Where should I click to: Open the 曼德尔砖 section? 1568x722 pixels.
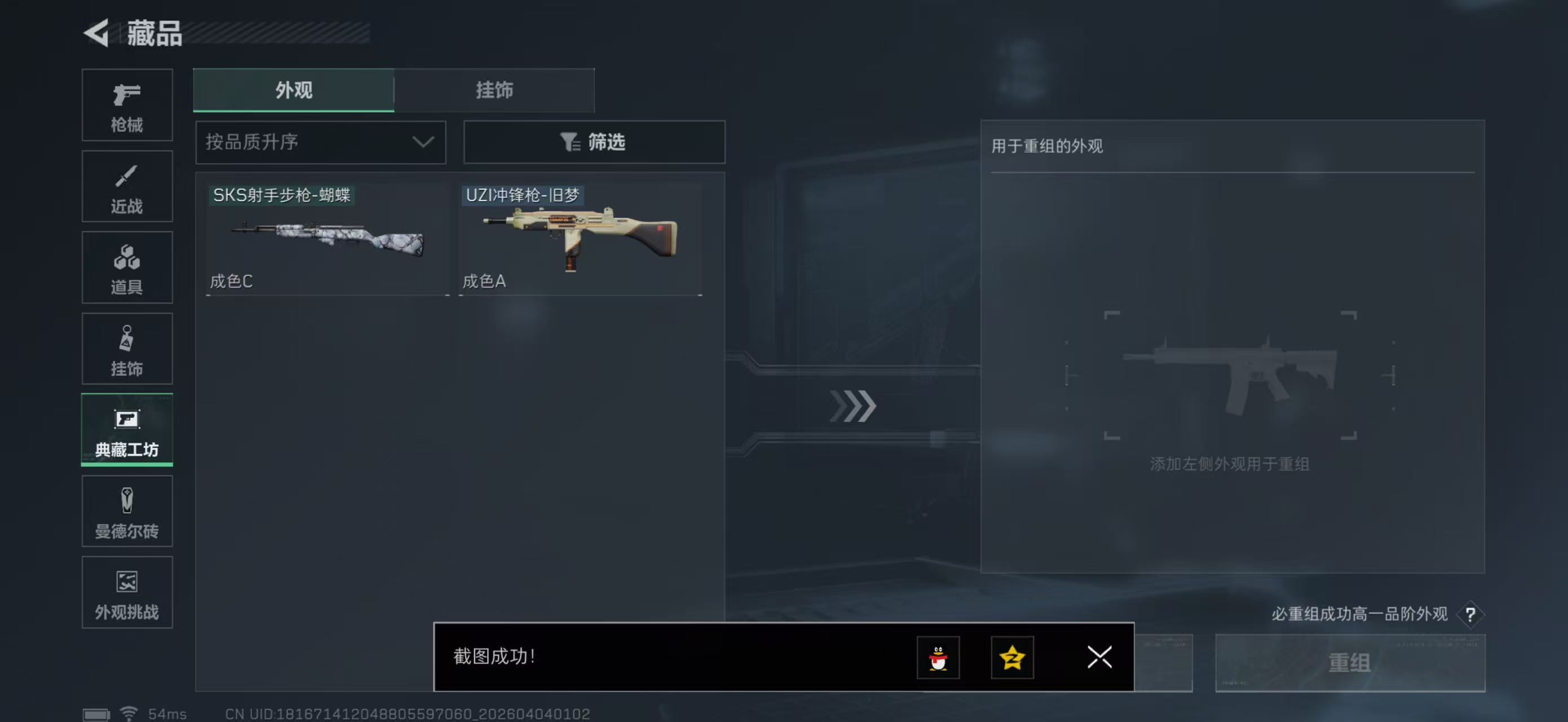(x=127, y=512)
